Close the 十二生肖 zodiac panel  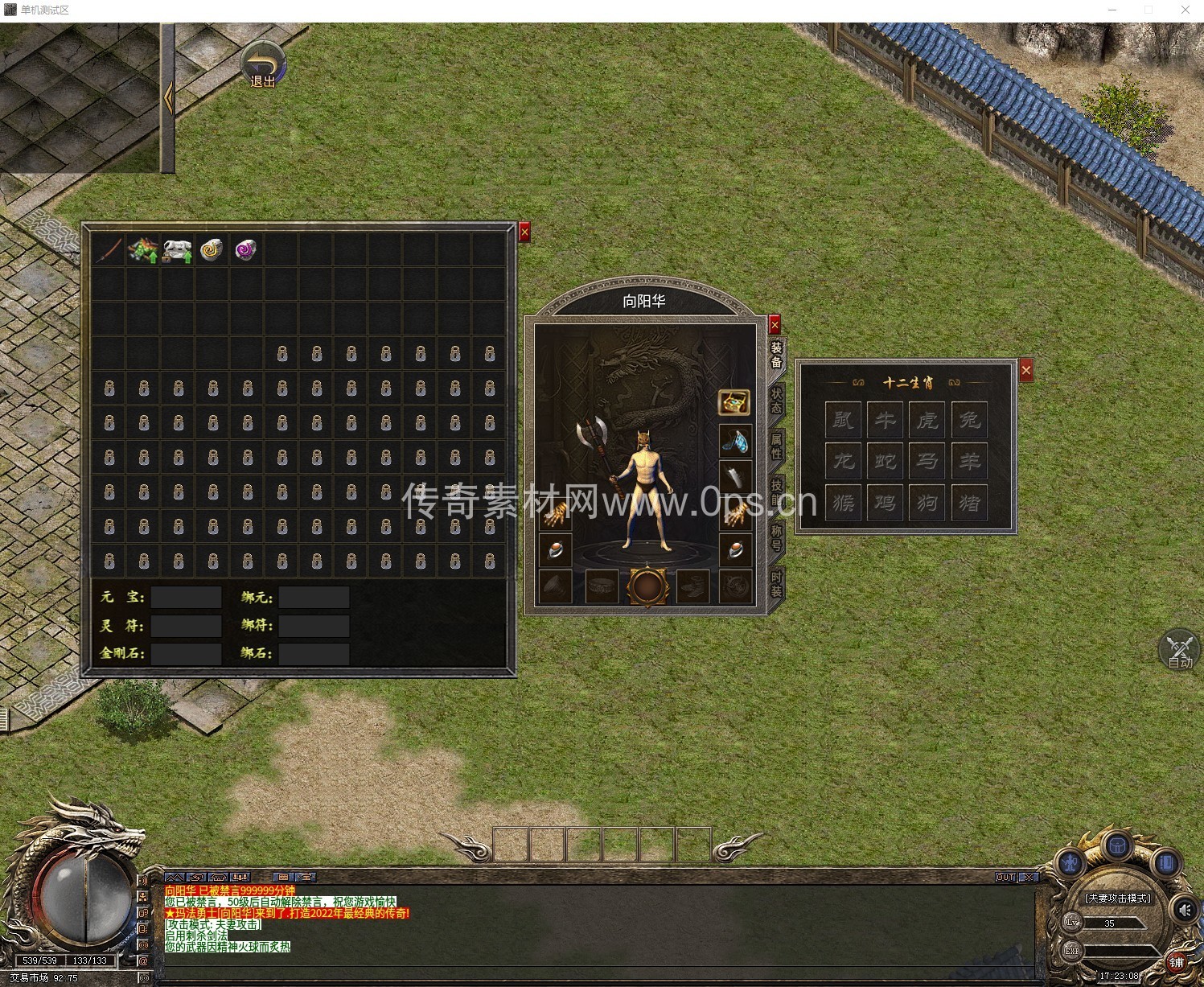pyautogui.click(x=1025, y=371)
